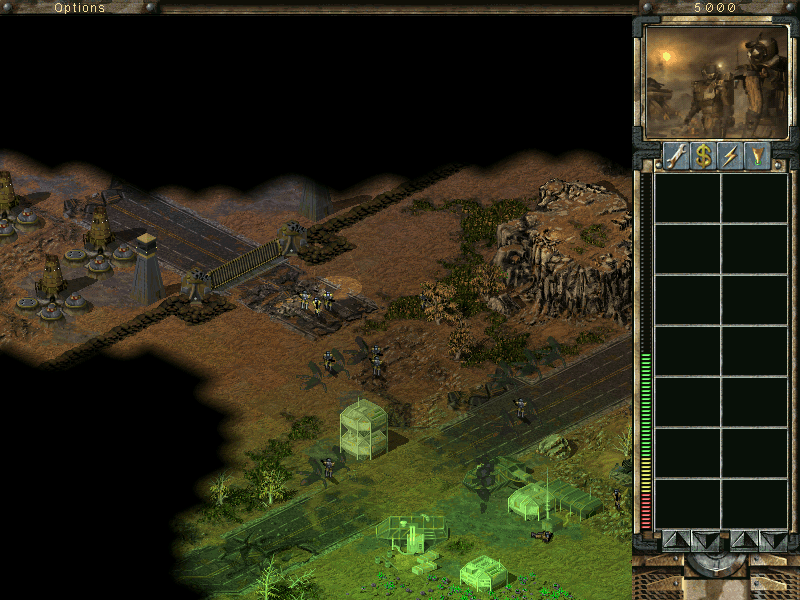Click the radar screen in the sidebar

[716, 82]
